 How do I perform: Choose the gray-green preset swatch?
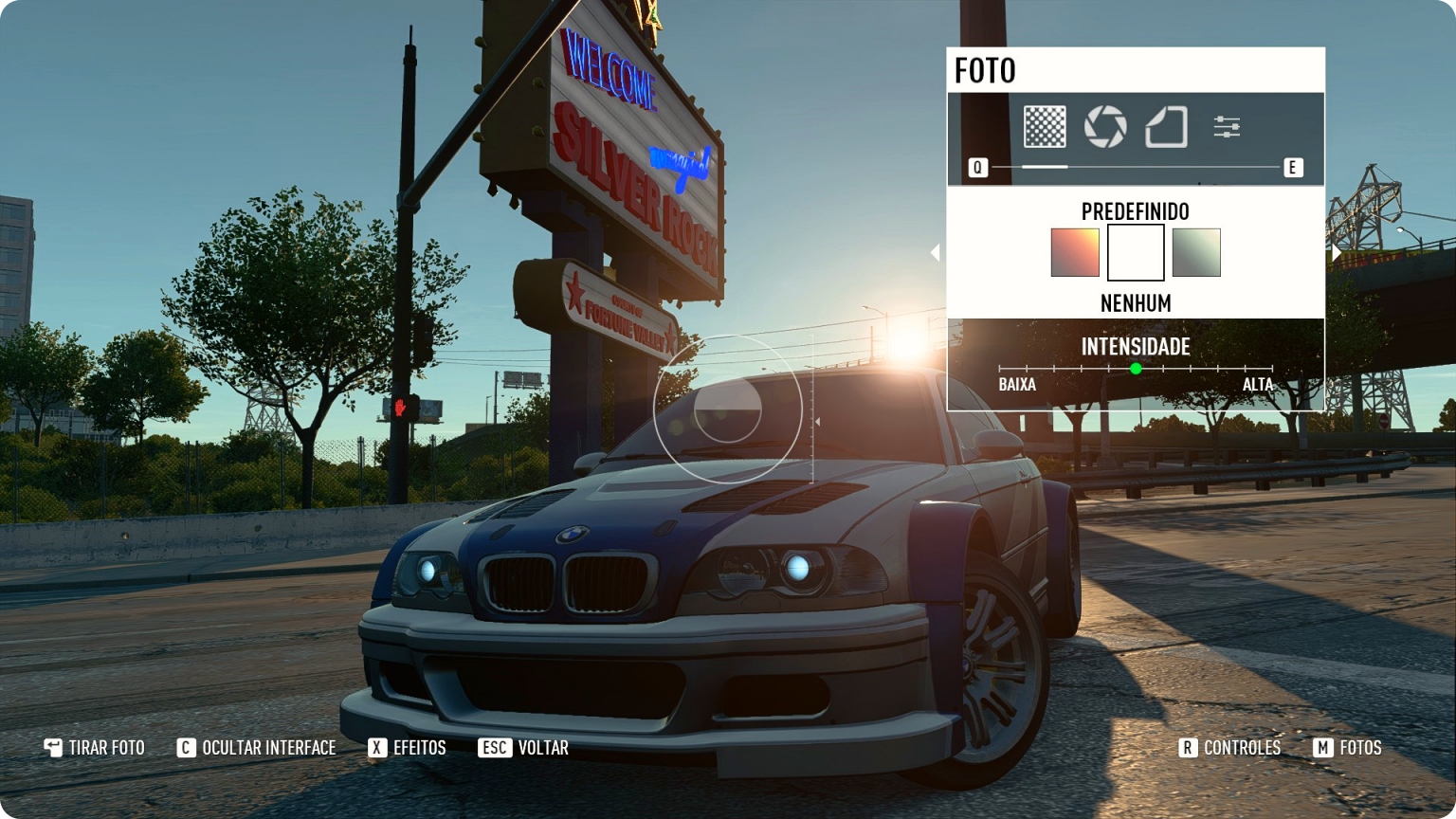coord(1196,252)
